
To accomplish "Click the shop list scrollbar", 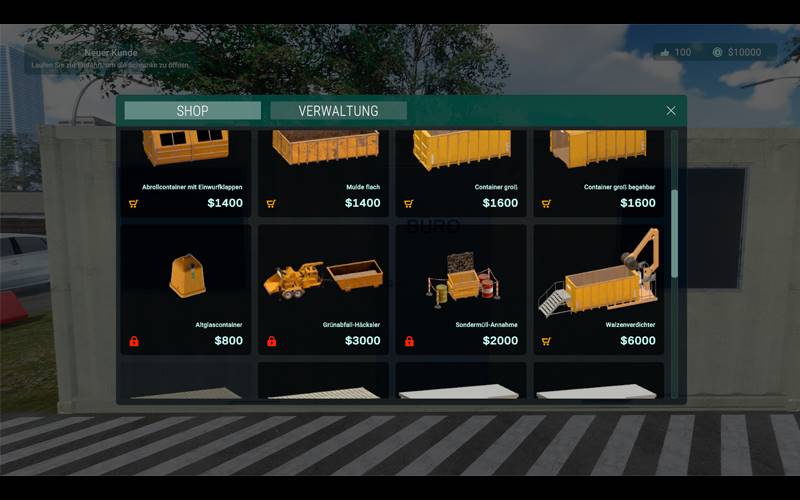I will click(x=674, y=232).
